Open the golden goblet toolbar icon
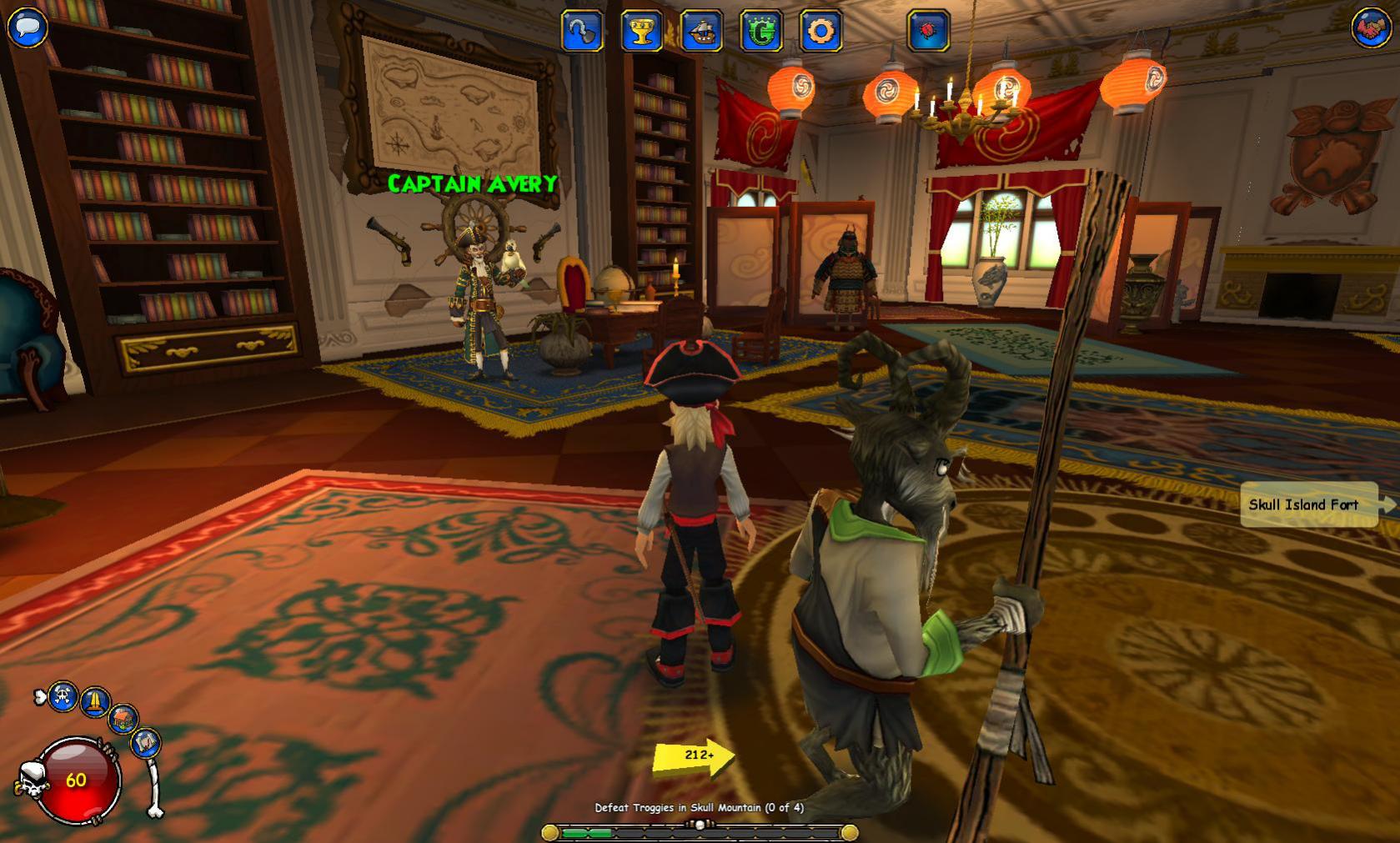The width and height of the screenshot is (1400, 843). [641, 33]
